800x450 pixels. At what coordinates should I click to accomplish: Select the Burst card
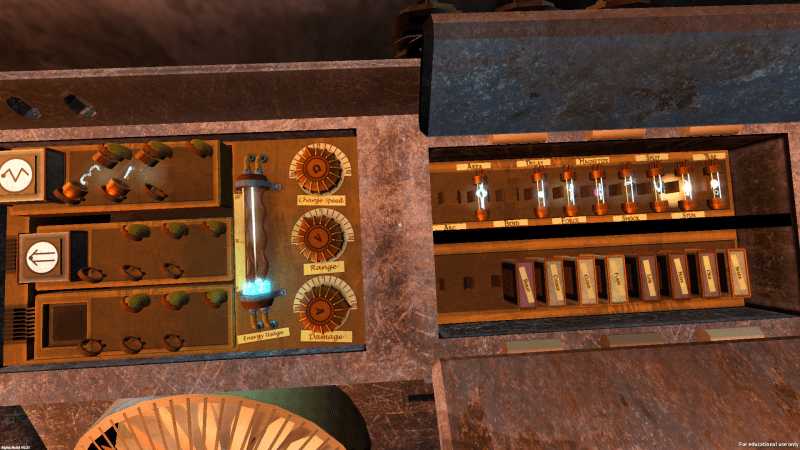tap(527, 281)
